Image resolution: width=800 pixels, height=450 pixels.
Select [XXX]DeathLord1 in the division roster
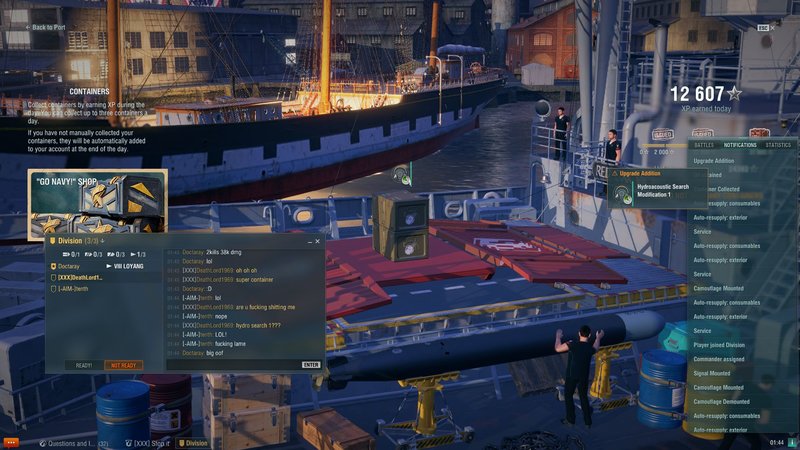tap(80, 277)
